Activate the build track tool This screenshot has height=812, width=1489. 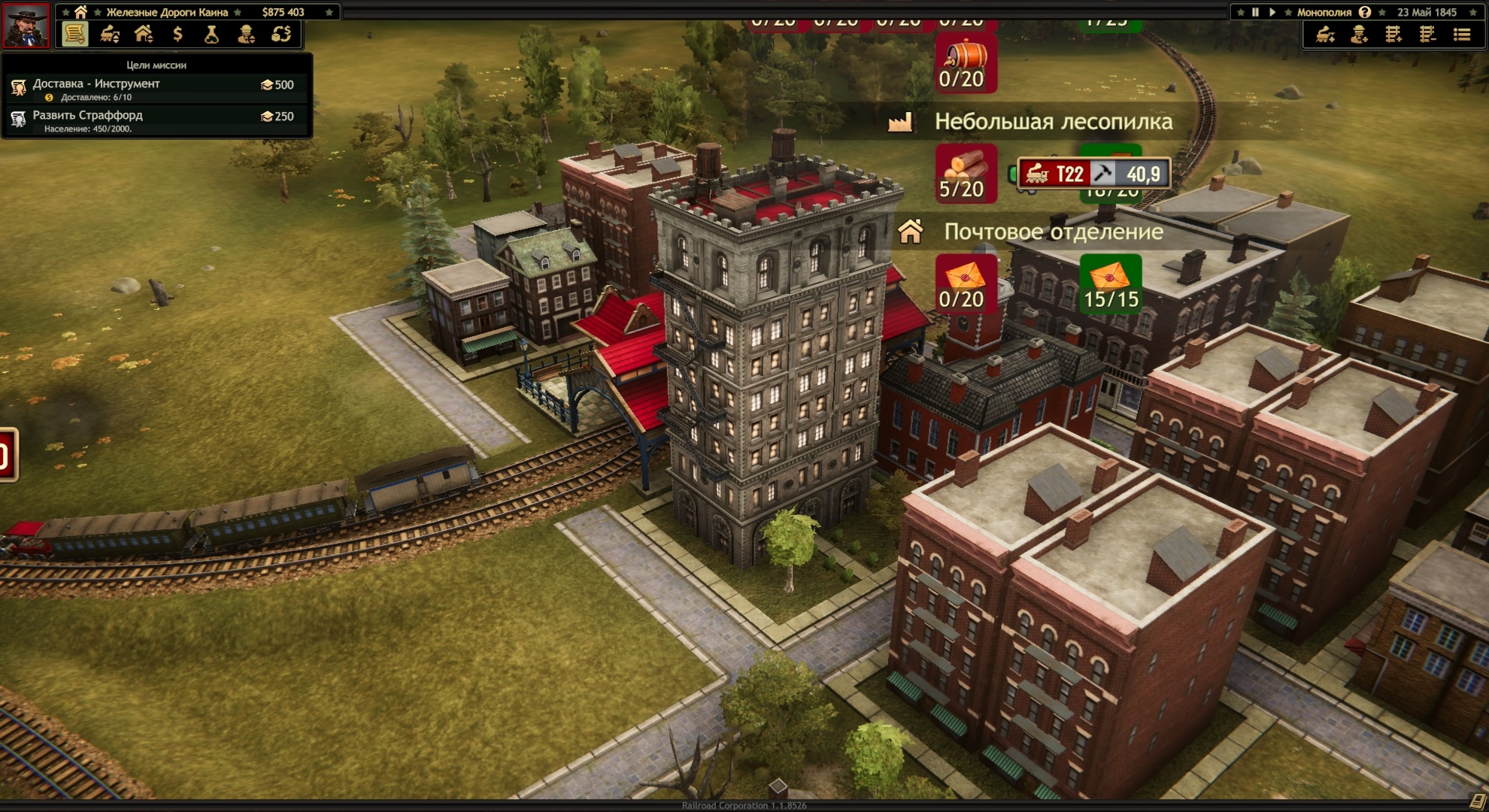1393,35
